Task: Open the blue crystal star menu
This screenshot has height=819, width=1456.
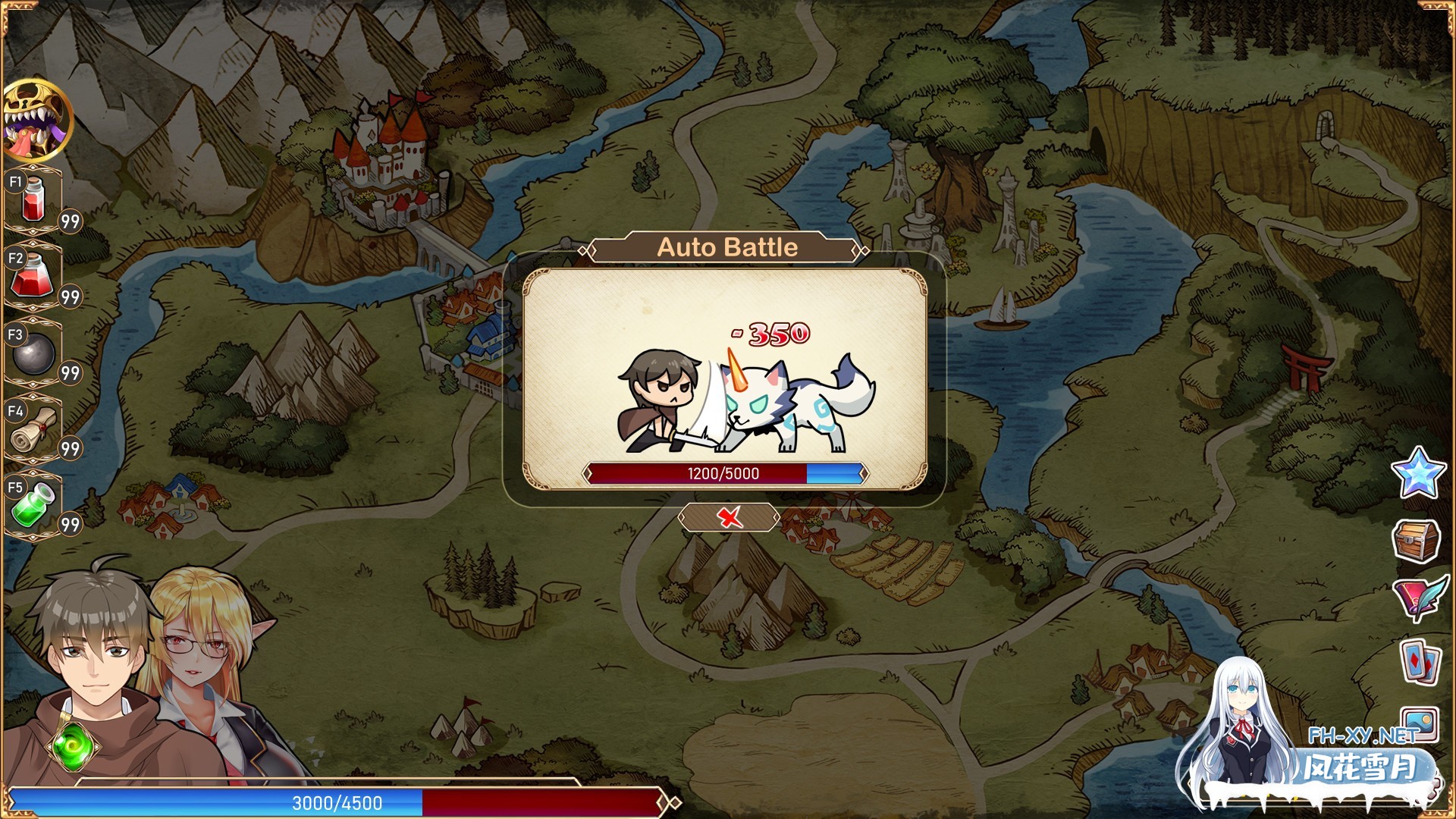Action: [x=1417, y=473]
